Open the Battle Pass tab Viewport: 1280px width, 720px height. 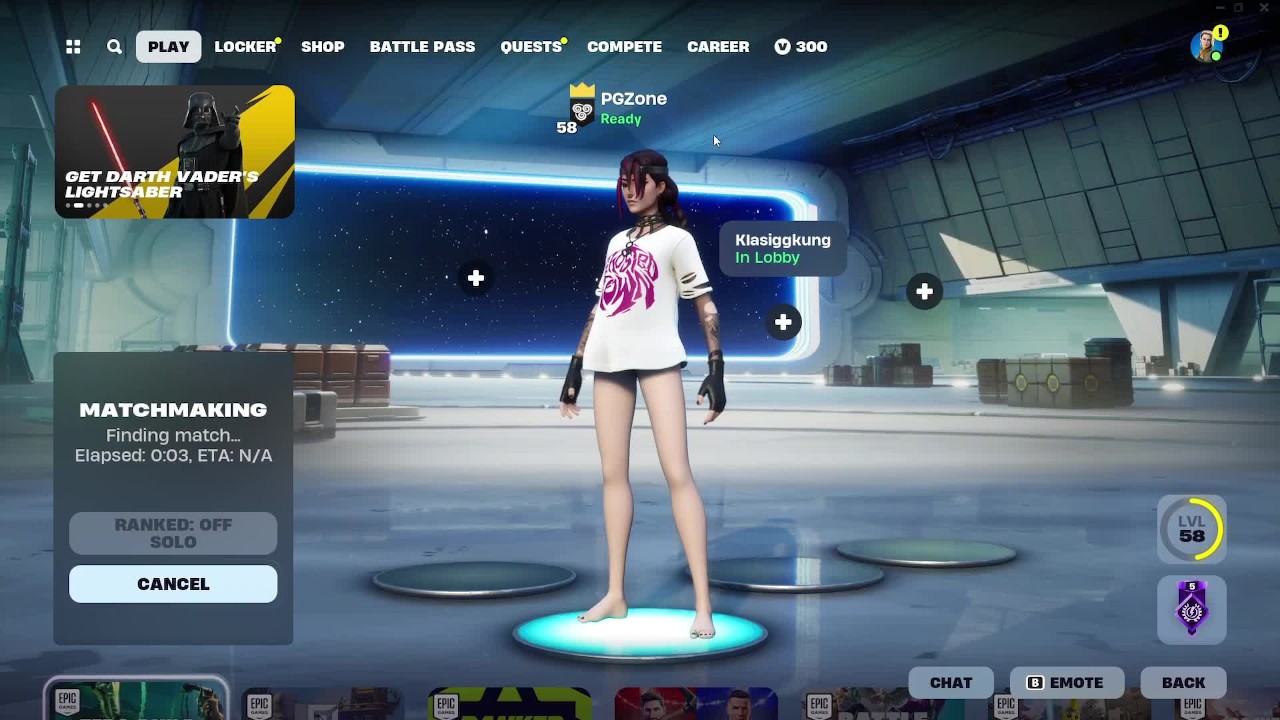click(x=422, y=47)
